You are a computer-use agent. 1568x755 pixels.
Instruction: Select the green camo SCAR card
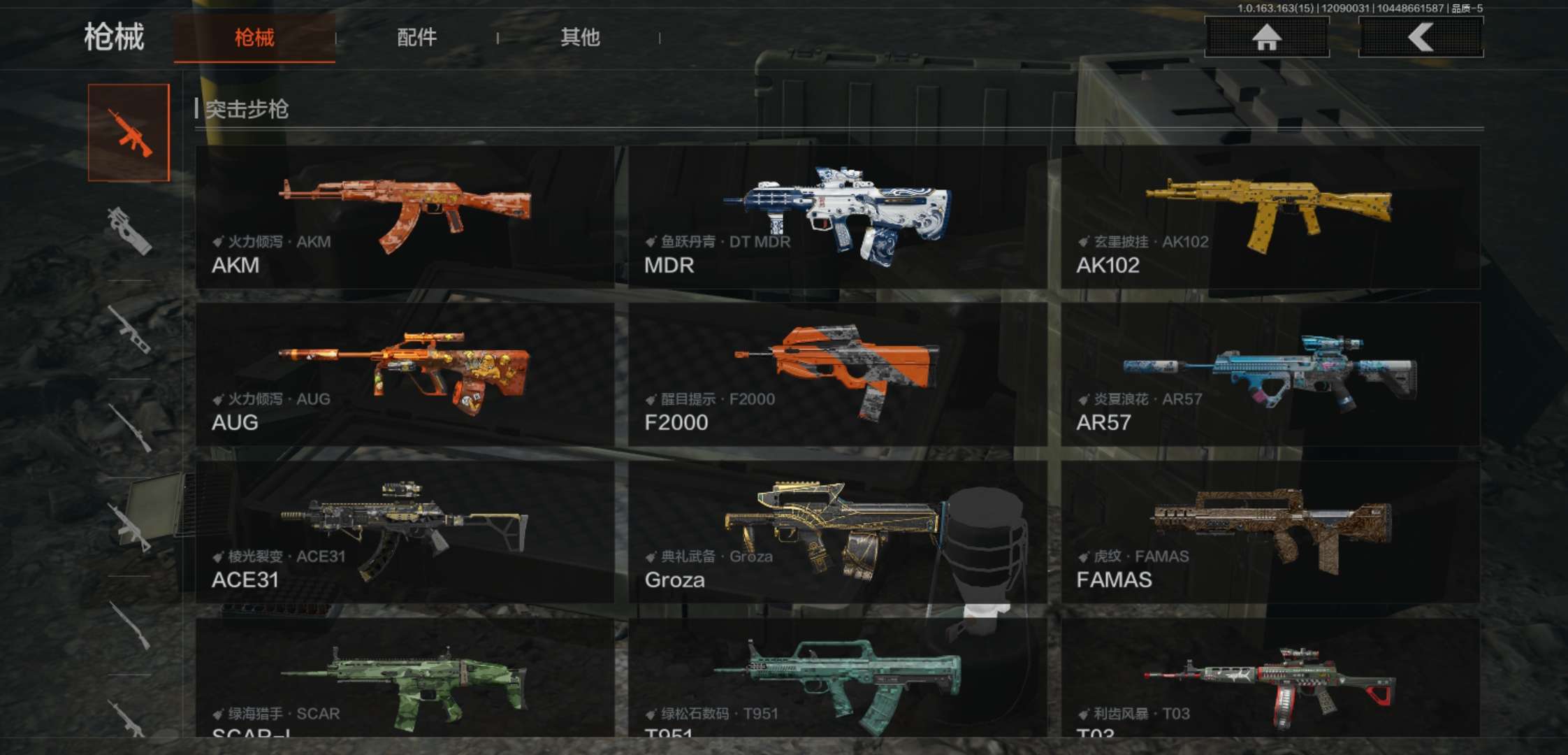coord(405,678)
